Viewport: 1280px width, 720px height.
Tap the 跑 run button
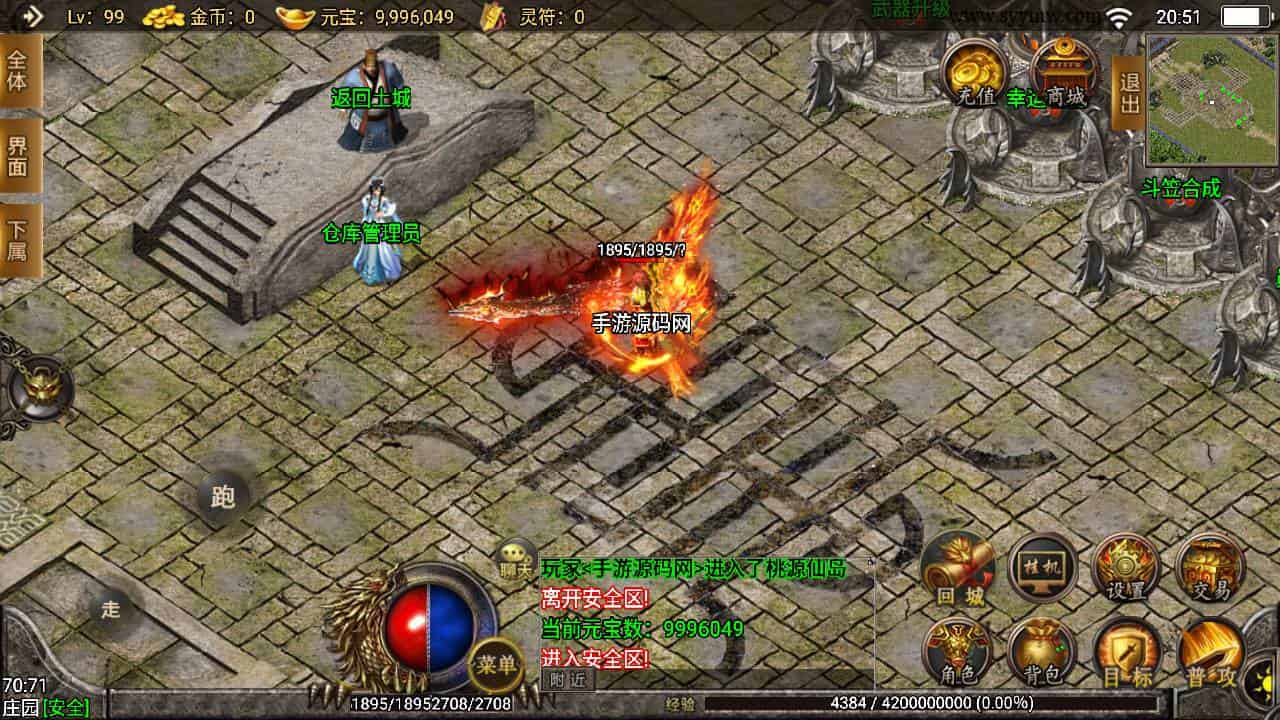point(222,497)
